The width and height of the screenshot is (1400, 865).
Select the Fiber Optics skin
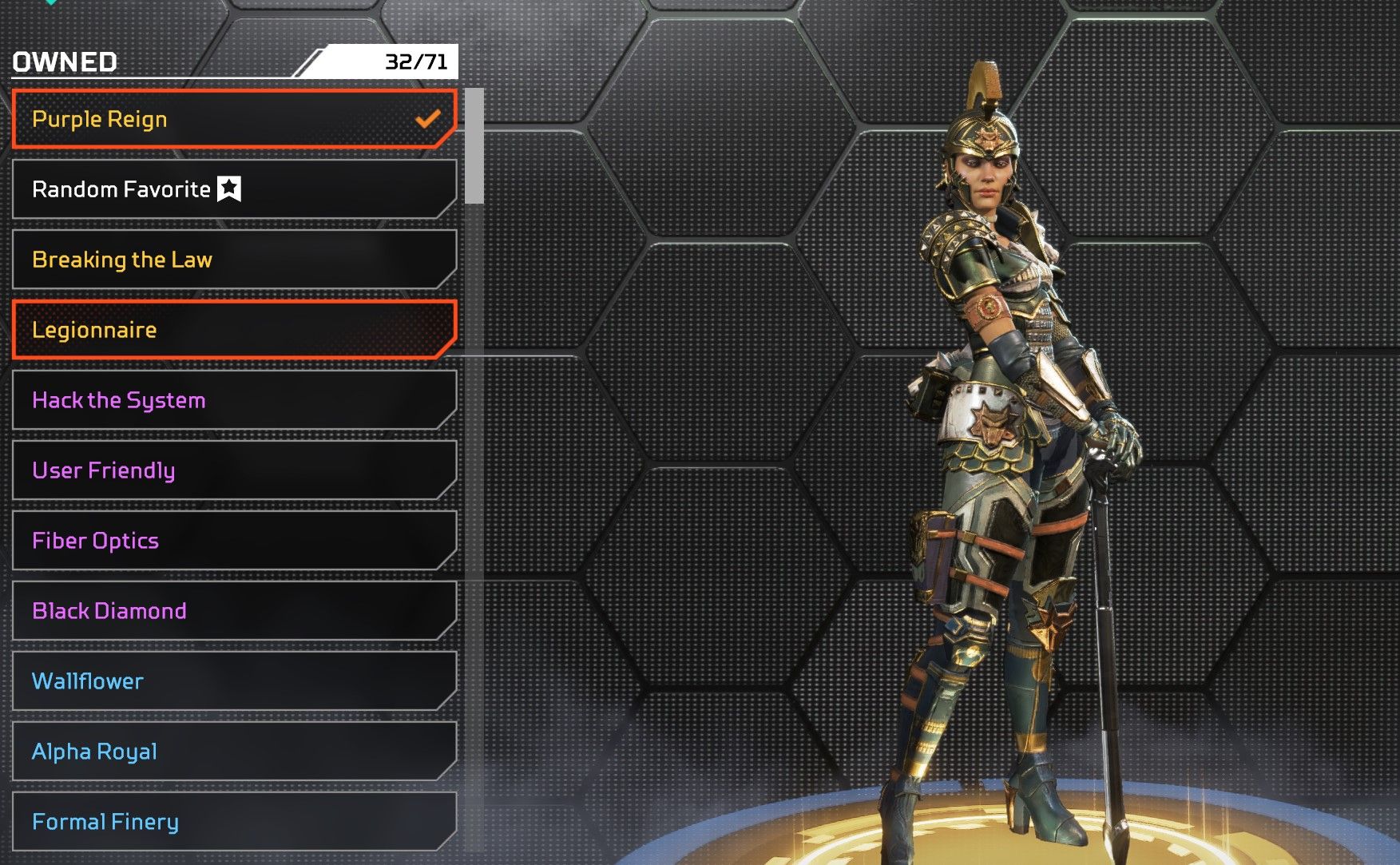pos(233,541)
